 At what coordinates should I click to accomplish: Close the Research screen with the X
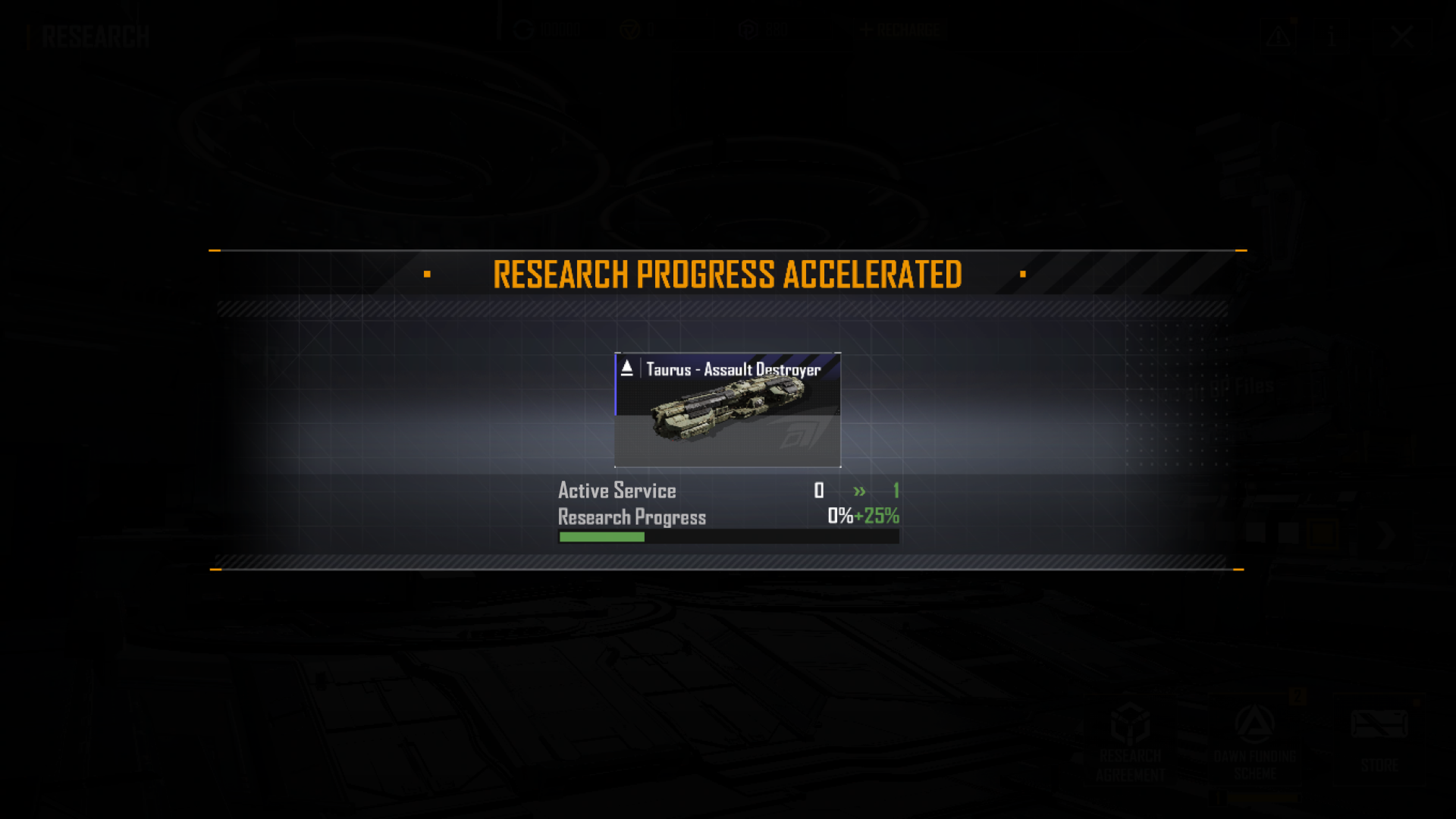point(1402,37)
